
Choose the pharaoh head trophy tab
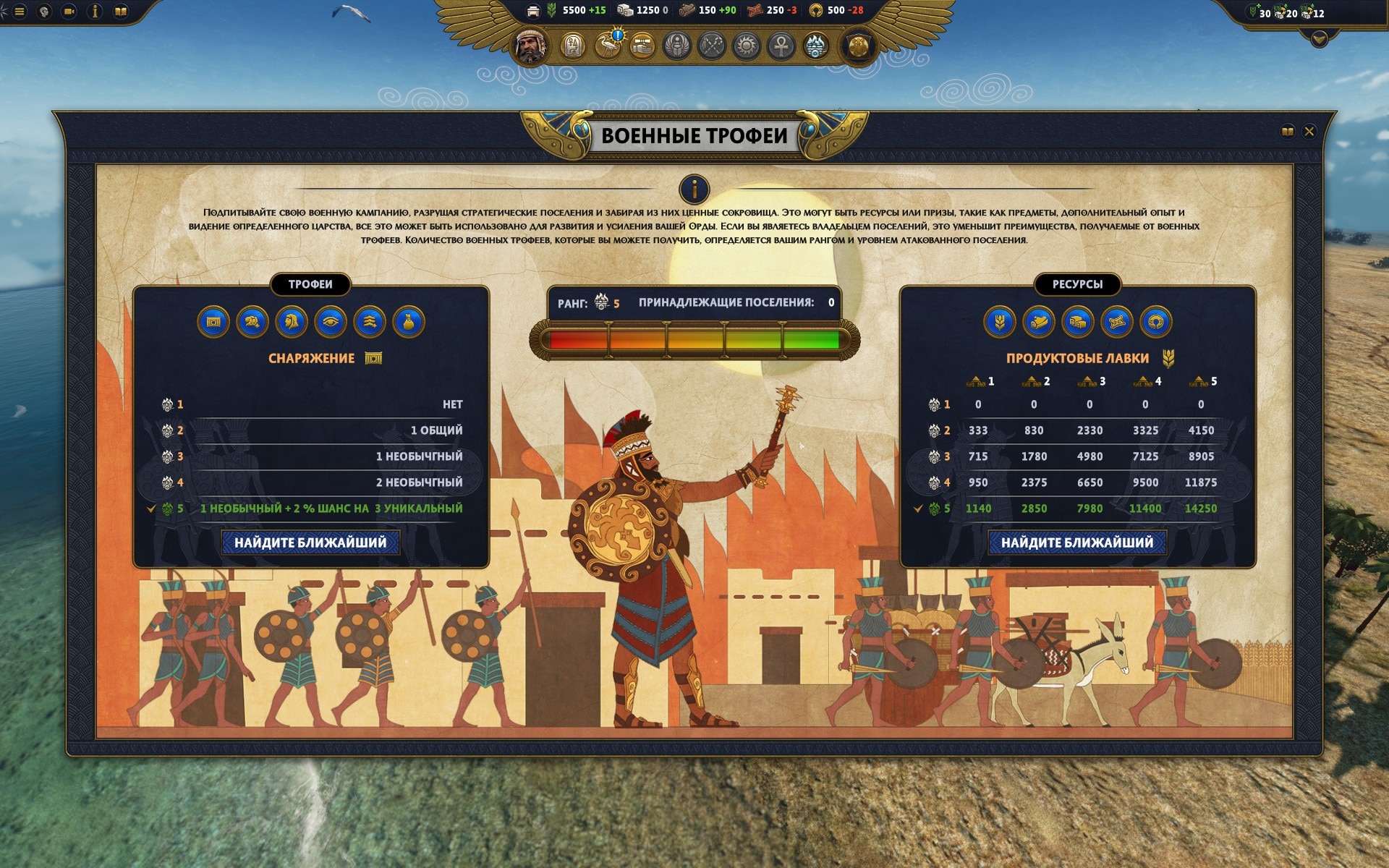292,322
